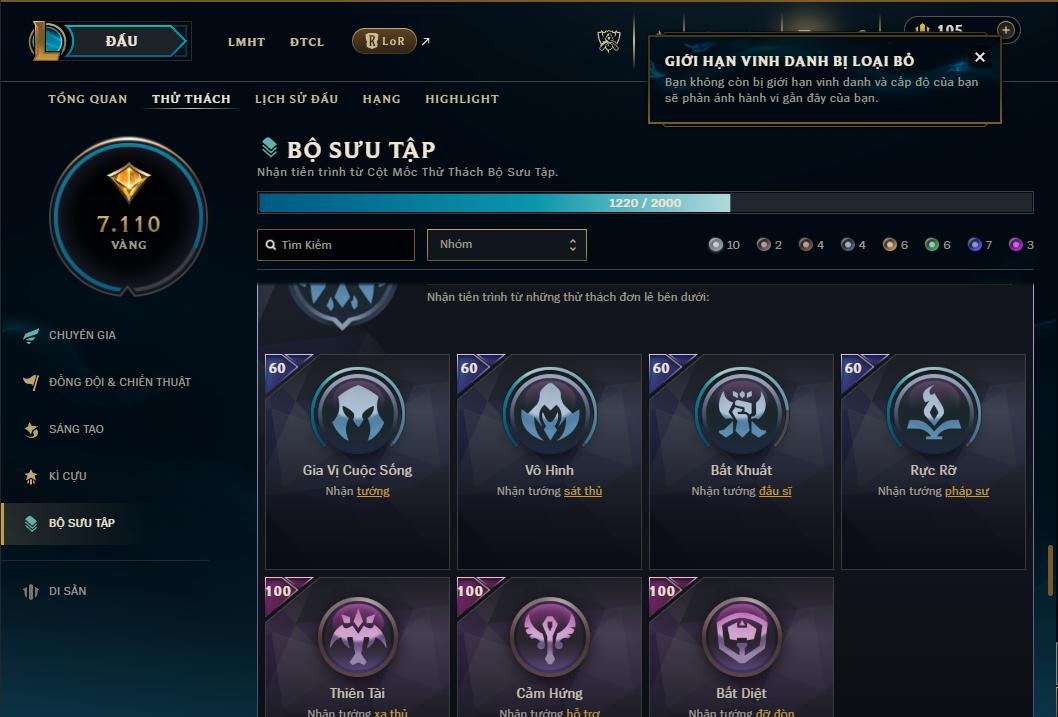Viewport: 1058px width, 717px height.
Task: Open the Nhóm dropdown
Action: pos(506,245)
